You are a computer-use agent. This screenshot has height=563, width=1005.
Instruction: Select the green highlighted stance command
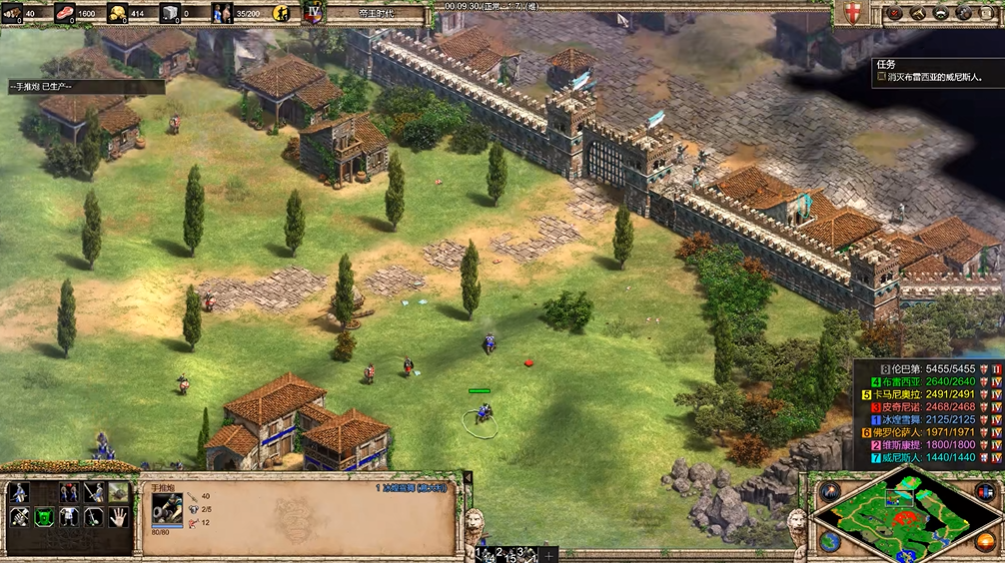pos(44,517)
